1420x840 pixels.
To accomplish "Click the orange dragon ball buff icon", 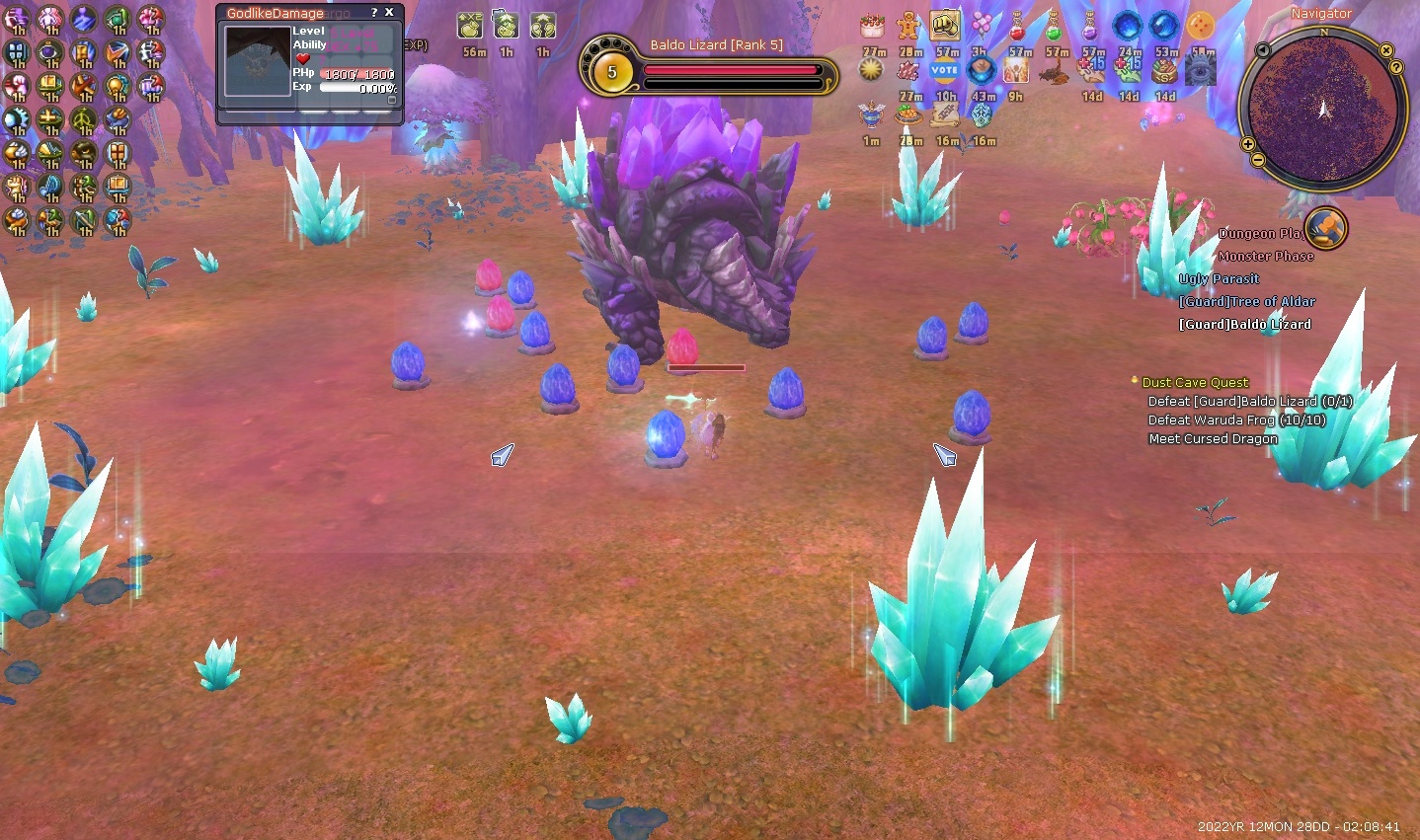I will (x=1201, y=27).
